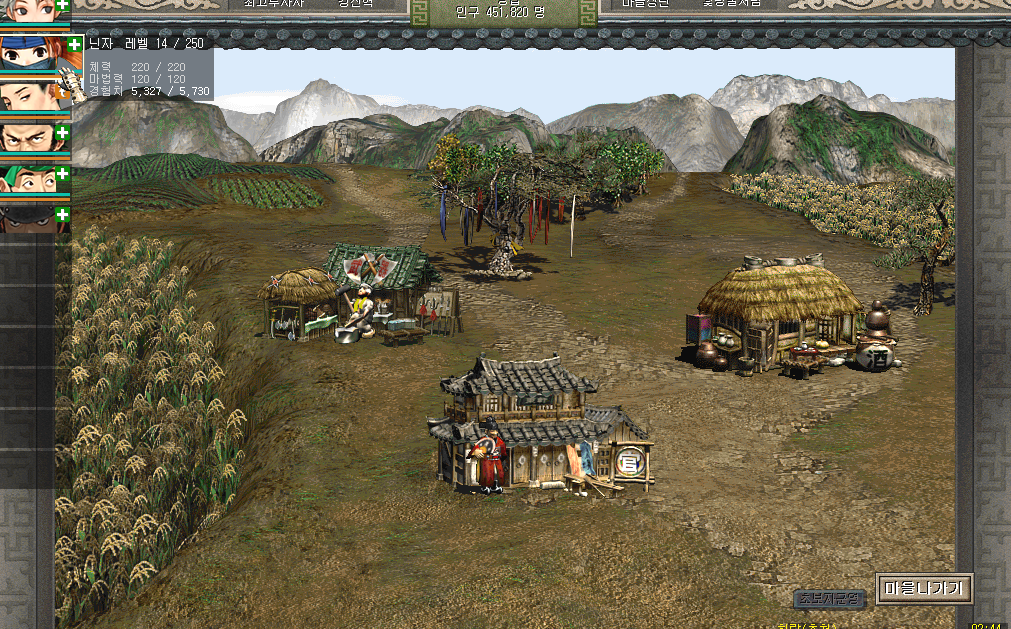Select the gray-haired character portrait at top
The width and height of the screenshot is (1011, 629).
[x=30, y=12]
